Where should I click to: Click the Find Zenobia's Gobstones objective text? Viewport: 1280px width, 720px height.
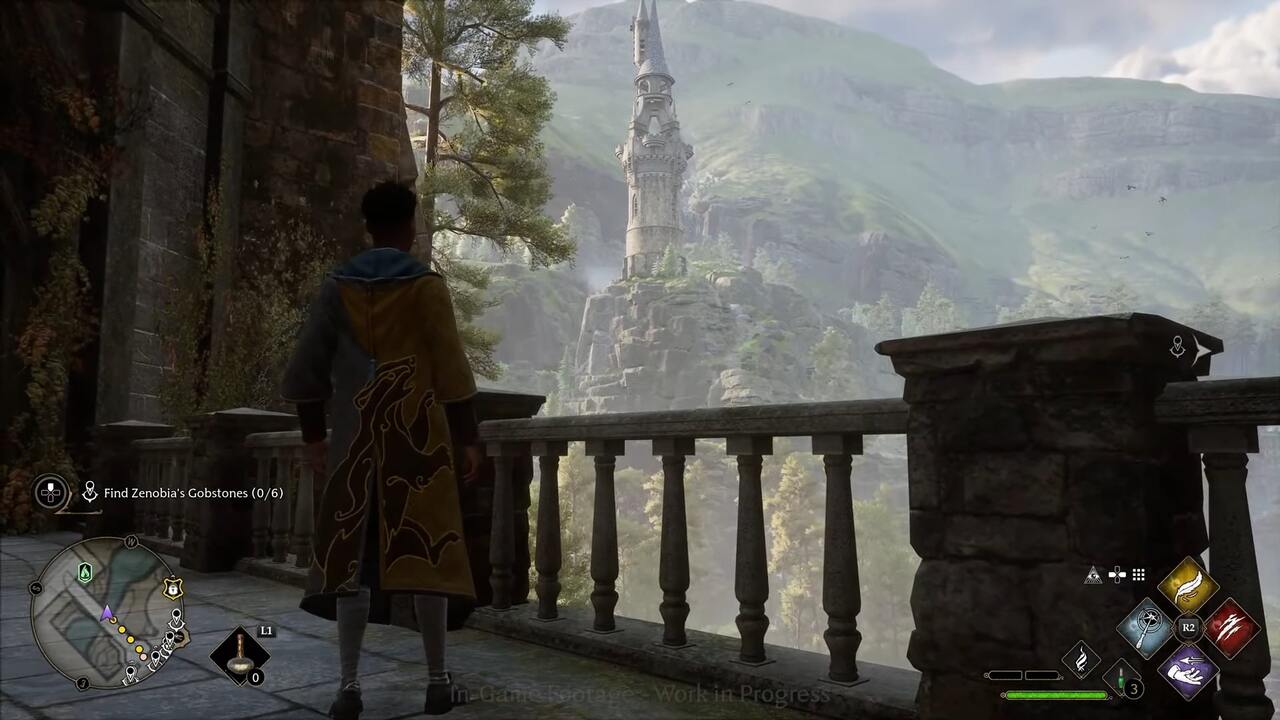(191, 494)
